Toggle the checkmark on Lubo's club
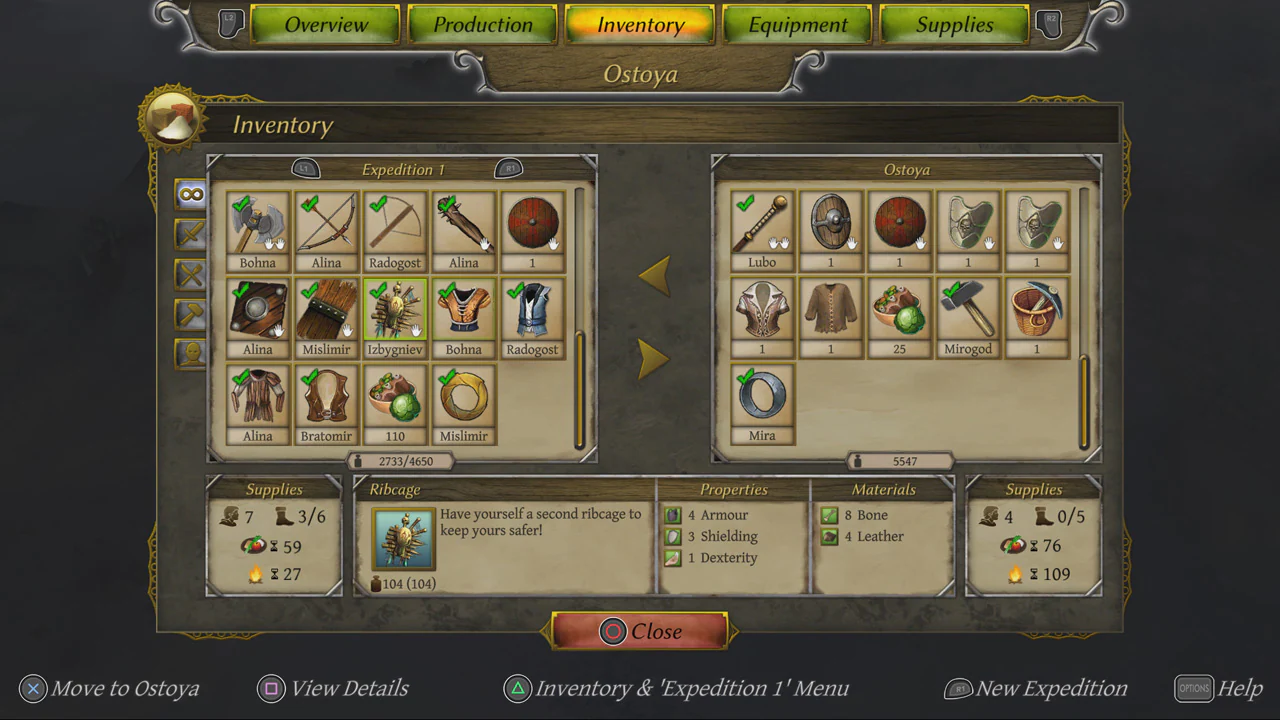Image resolution: width=1280 pixels, height=720 pixels. pos(745,205)
